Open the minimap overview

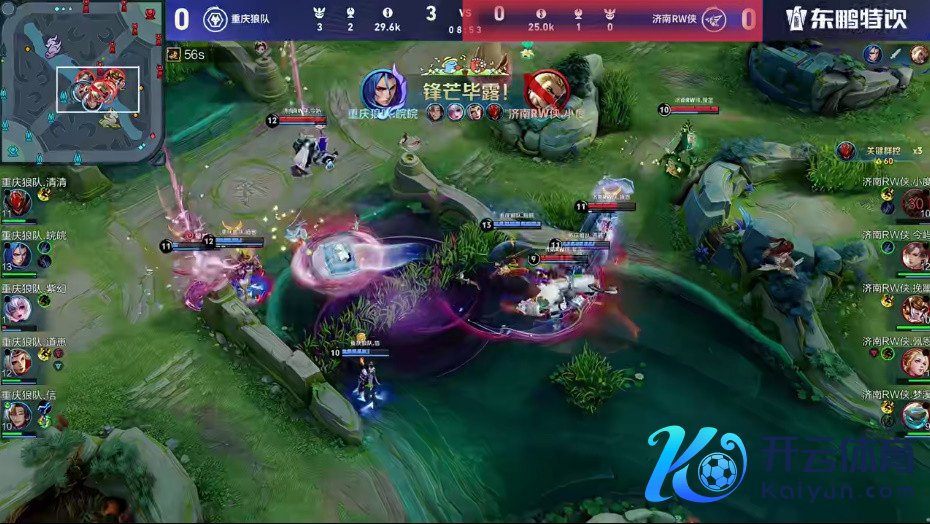(82, 82)
